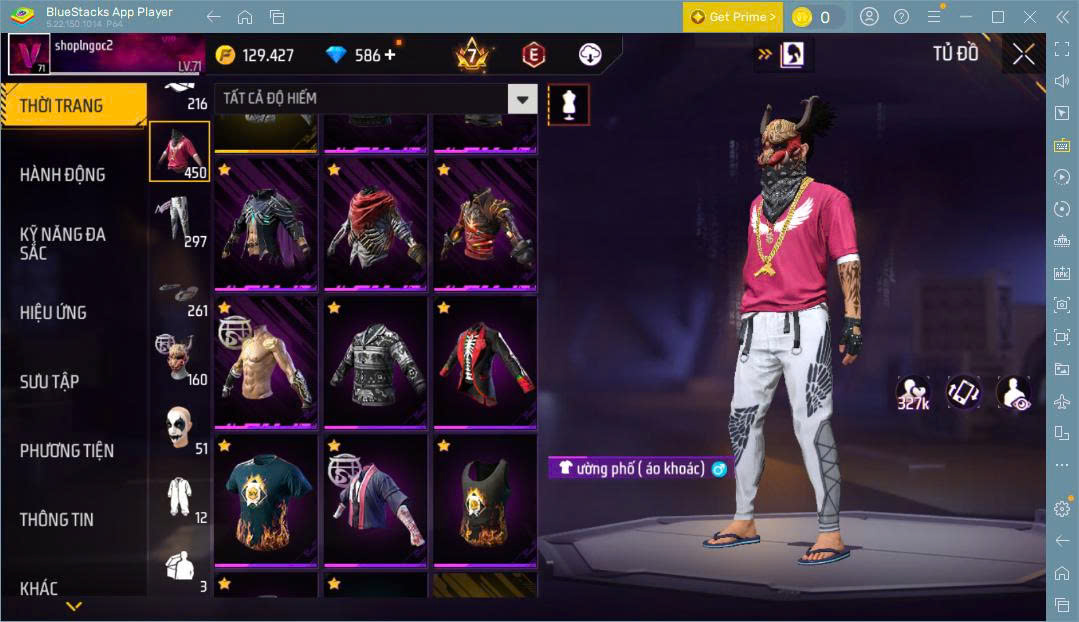Switch to the HÀNH ĐỘNG tab

[x=62, y=175]
